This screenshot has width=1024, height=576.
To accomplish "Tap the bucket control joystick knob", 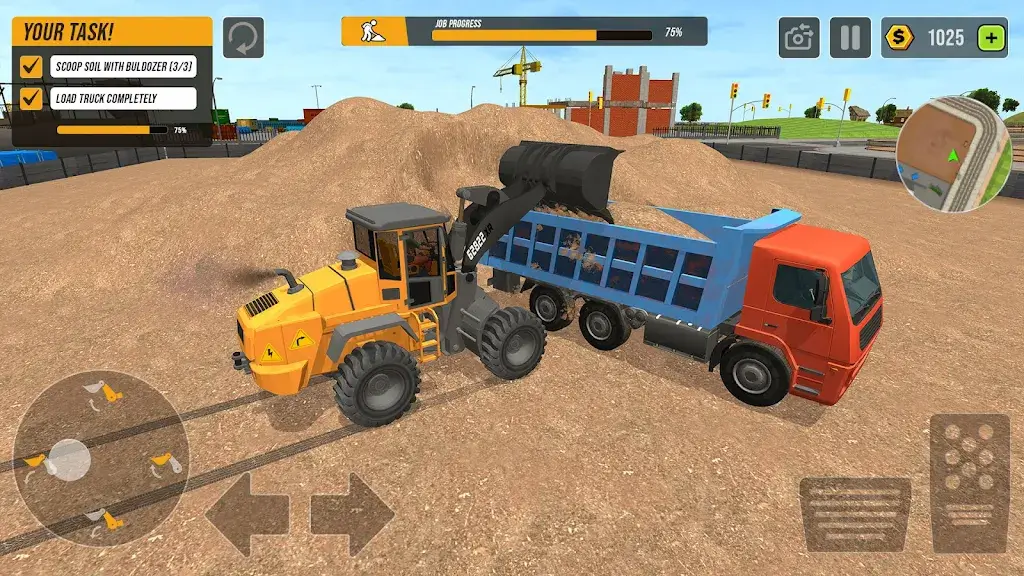I will [x=69, y=459].
